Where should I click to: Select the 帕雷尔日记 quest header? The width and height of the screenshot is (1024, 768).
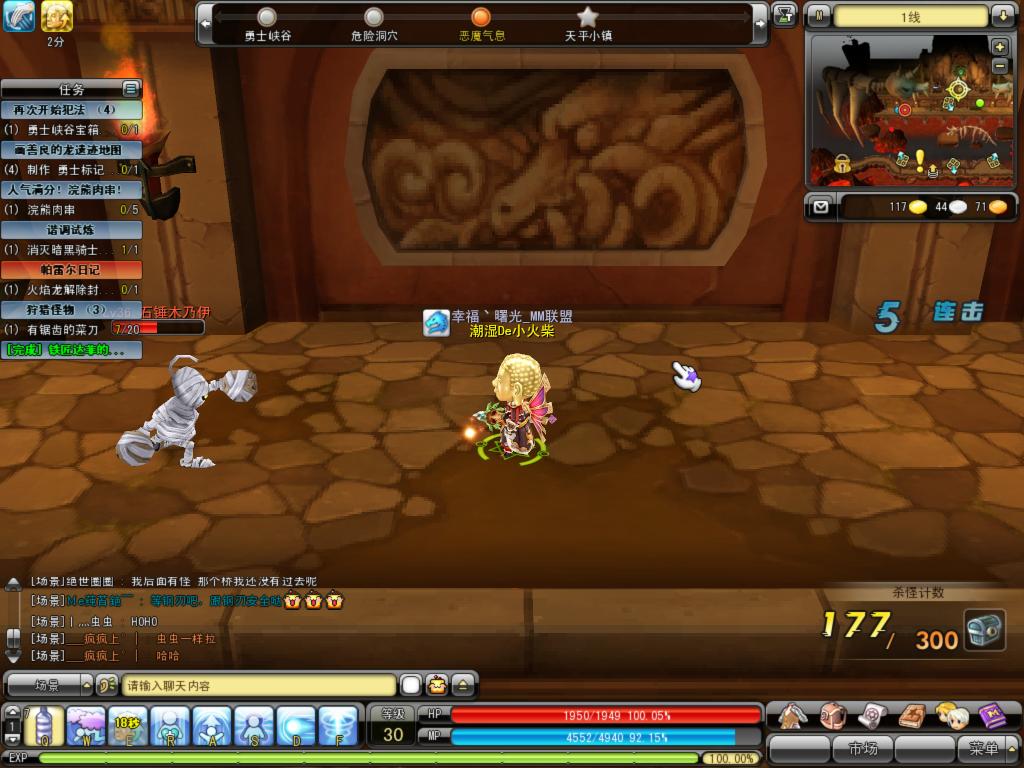70,270
